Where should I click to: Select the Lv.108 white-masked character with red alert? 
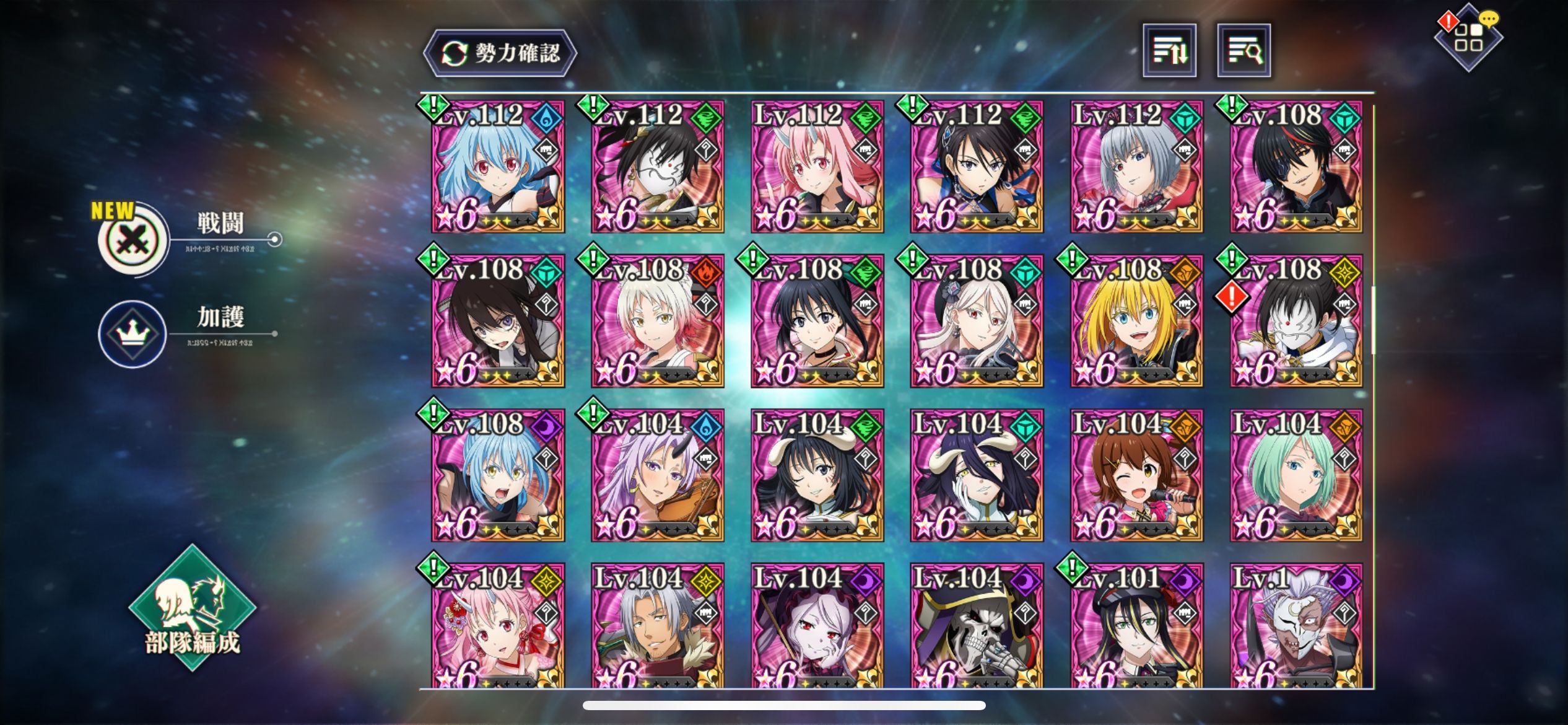pos(1296,321)
